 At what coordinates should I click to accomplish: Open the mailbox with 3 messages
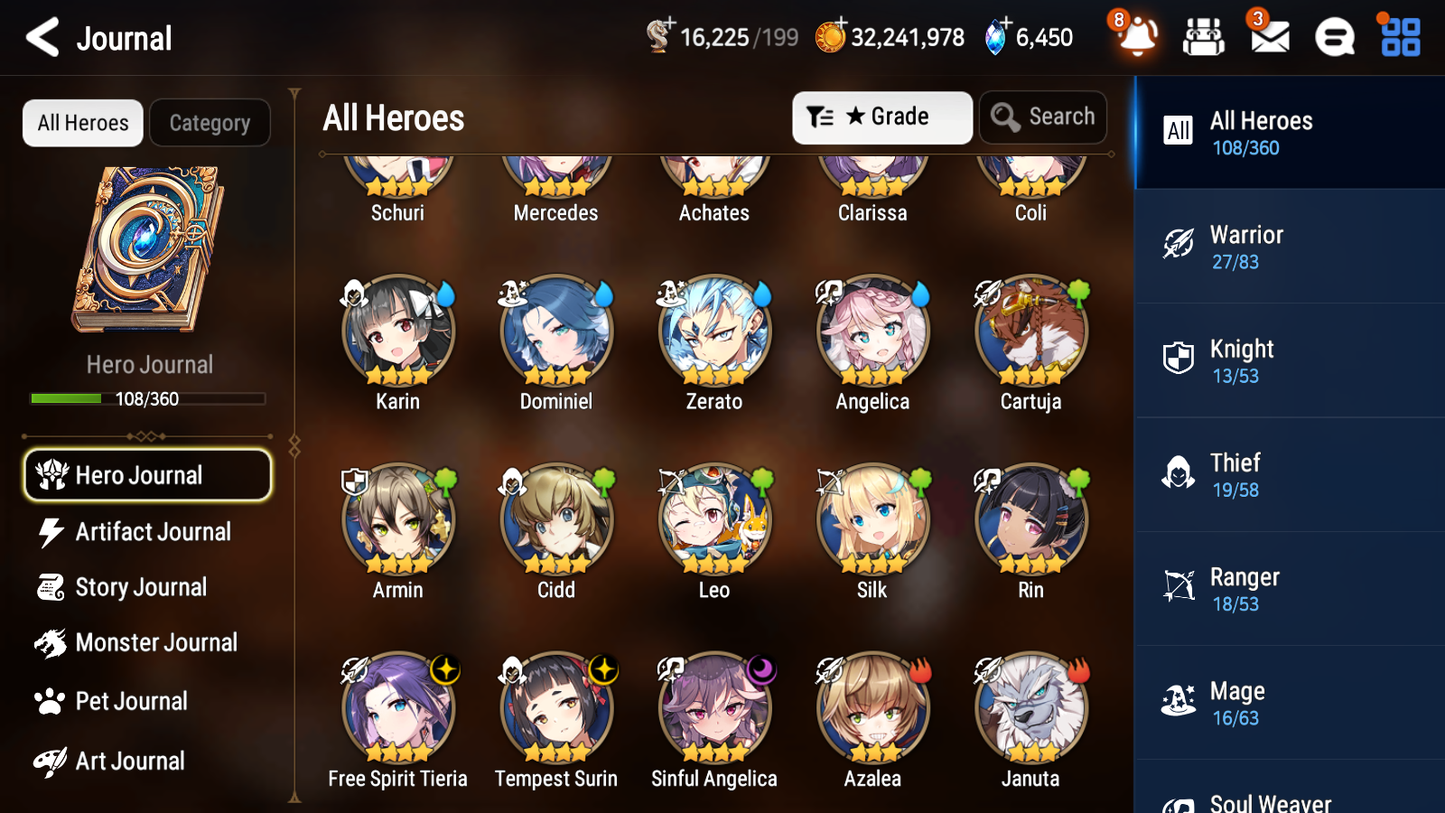pyautogui.click(x=1269, y=37)
